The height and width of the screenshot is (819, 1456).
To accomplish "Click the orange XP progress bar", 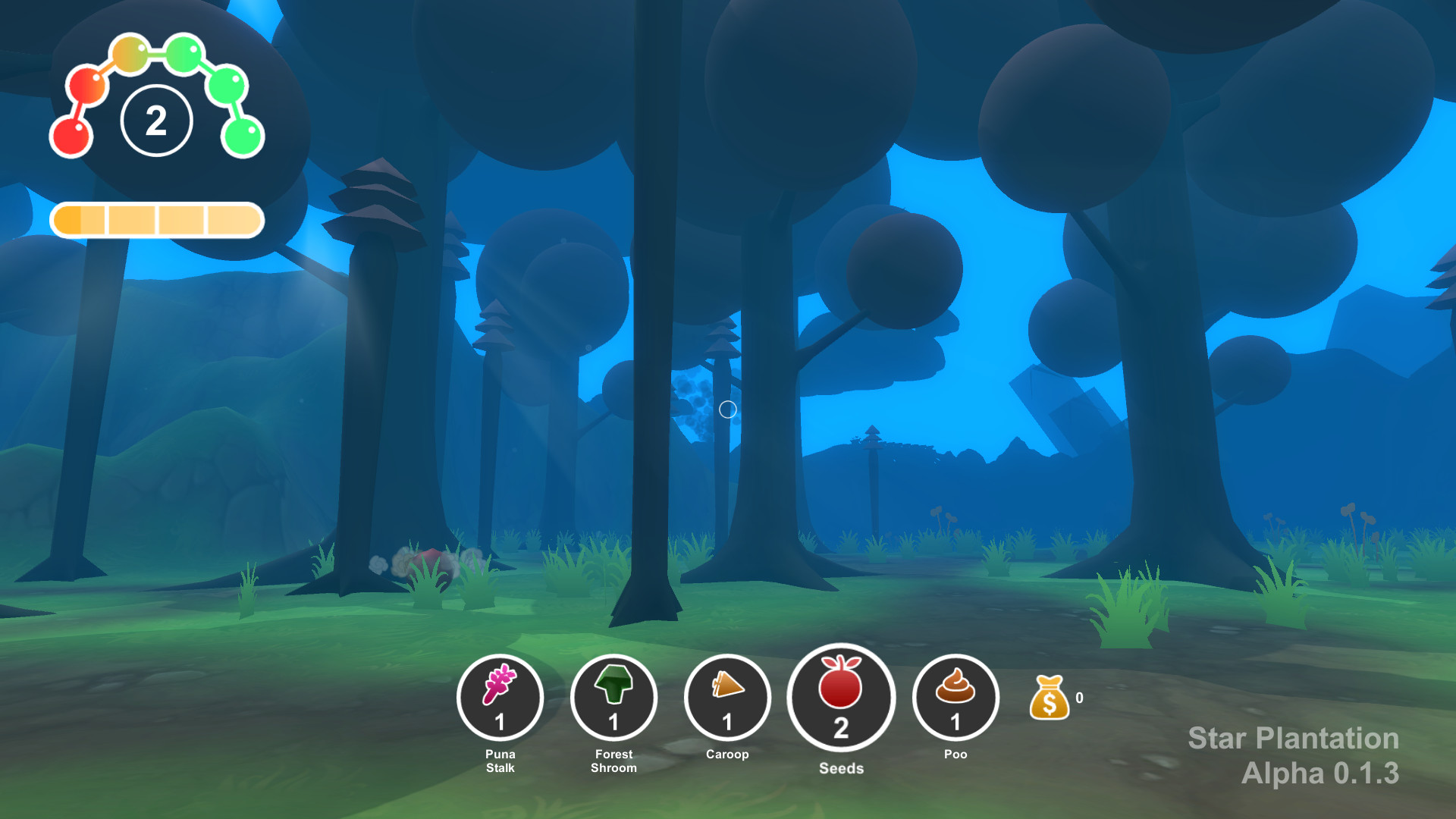I will pos(157,219).
